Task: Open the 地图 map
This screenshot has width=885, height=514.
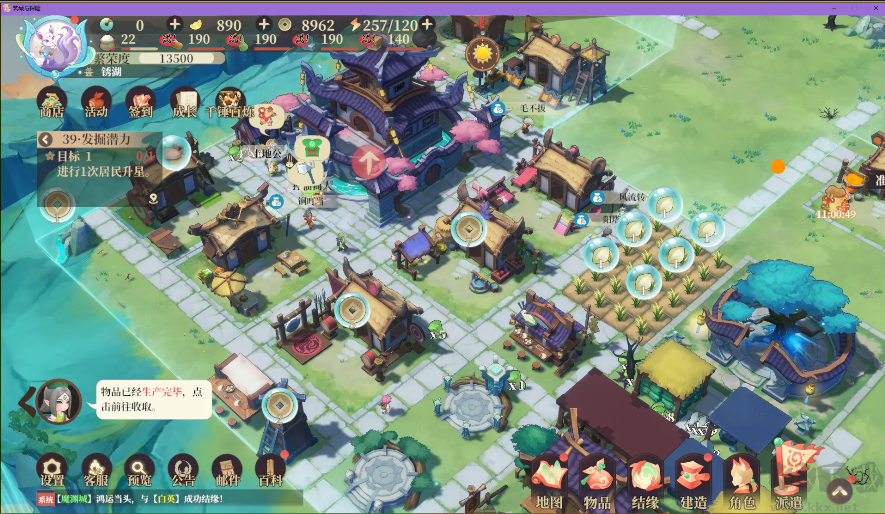Action: coord(550,482)
